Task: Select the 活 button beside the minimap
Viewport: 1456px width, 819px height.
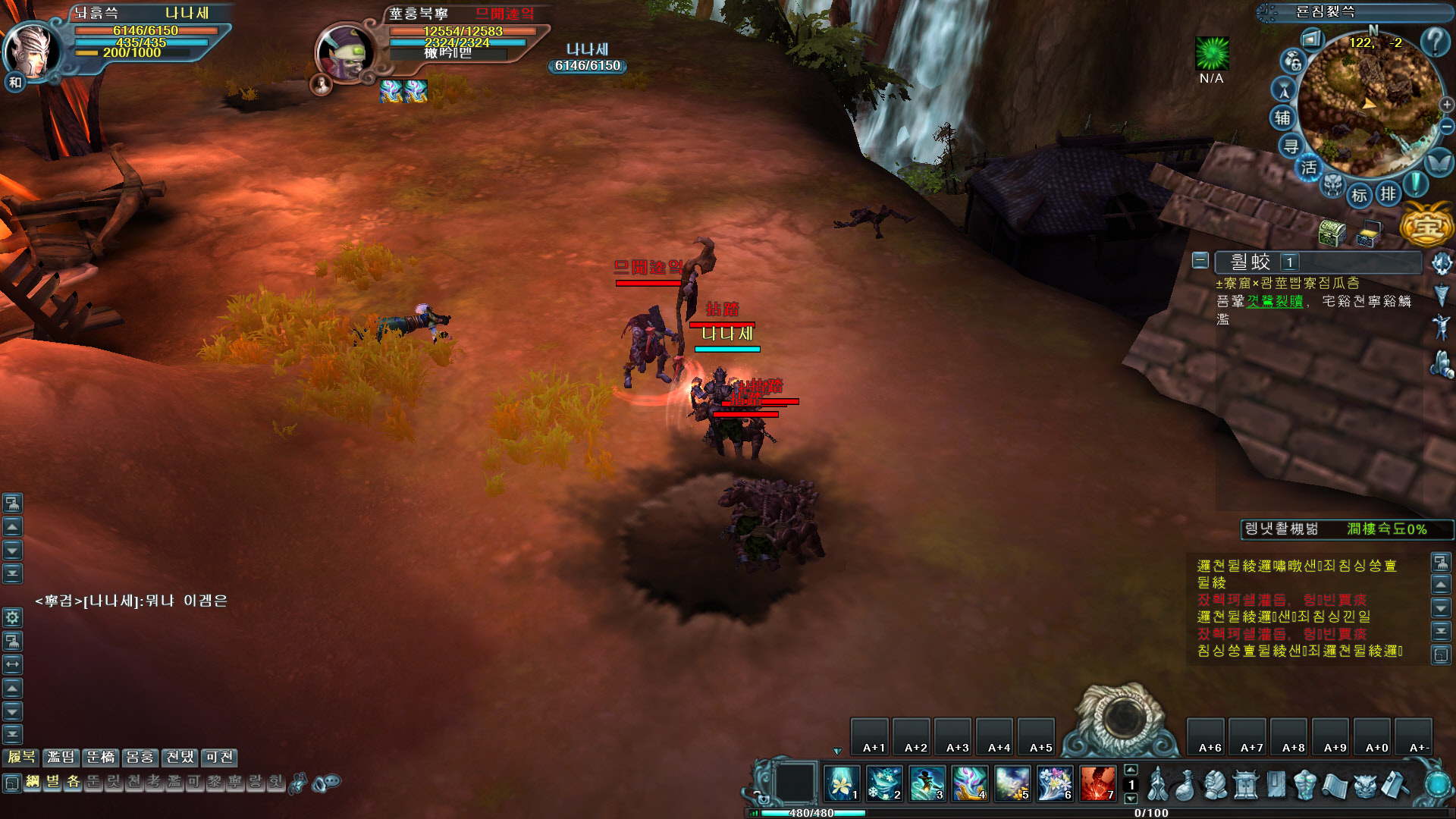Action: [x=1309, y=168]
